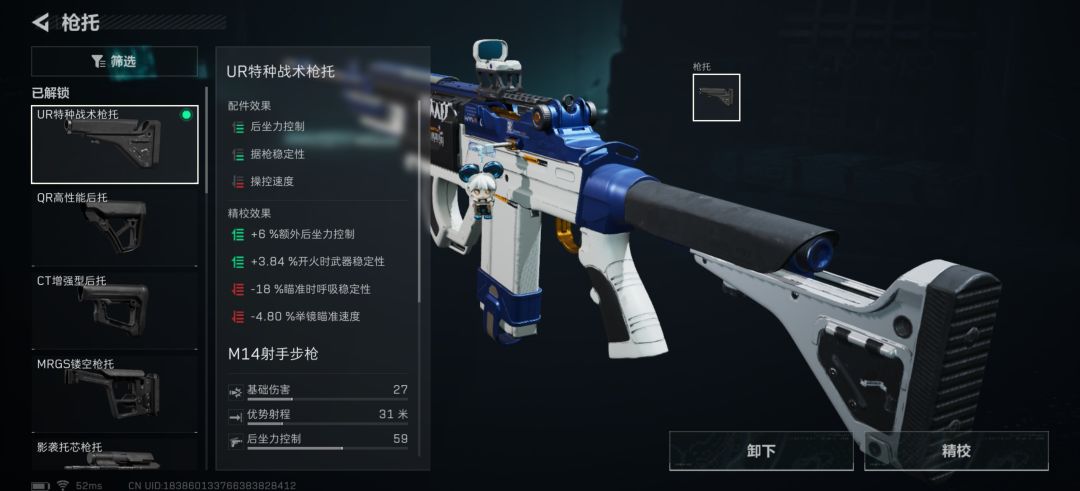
Task: Select the 影袭托芯枪托 stock
Action: pos(115,455)
